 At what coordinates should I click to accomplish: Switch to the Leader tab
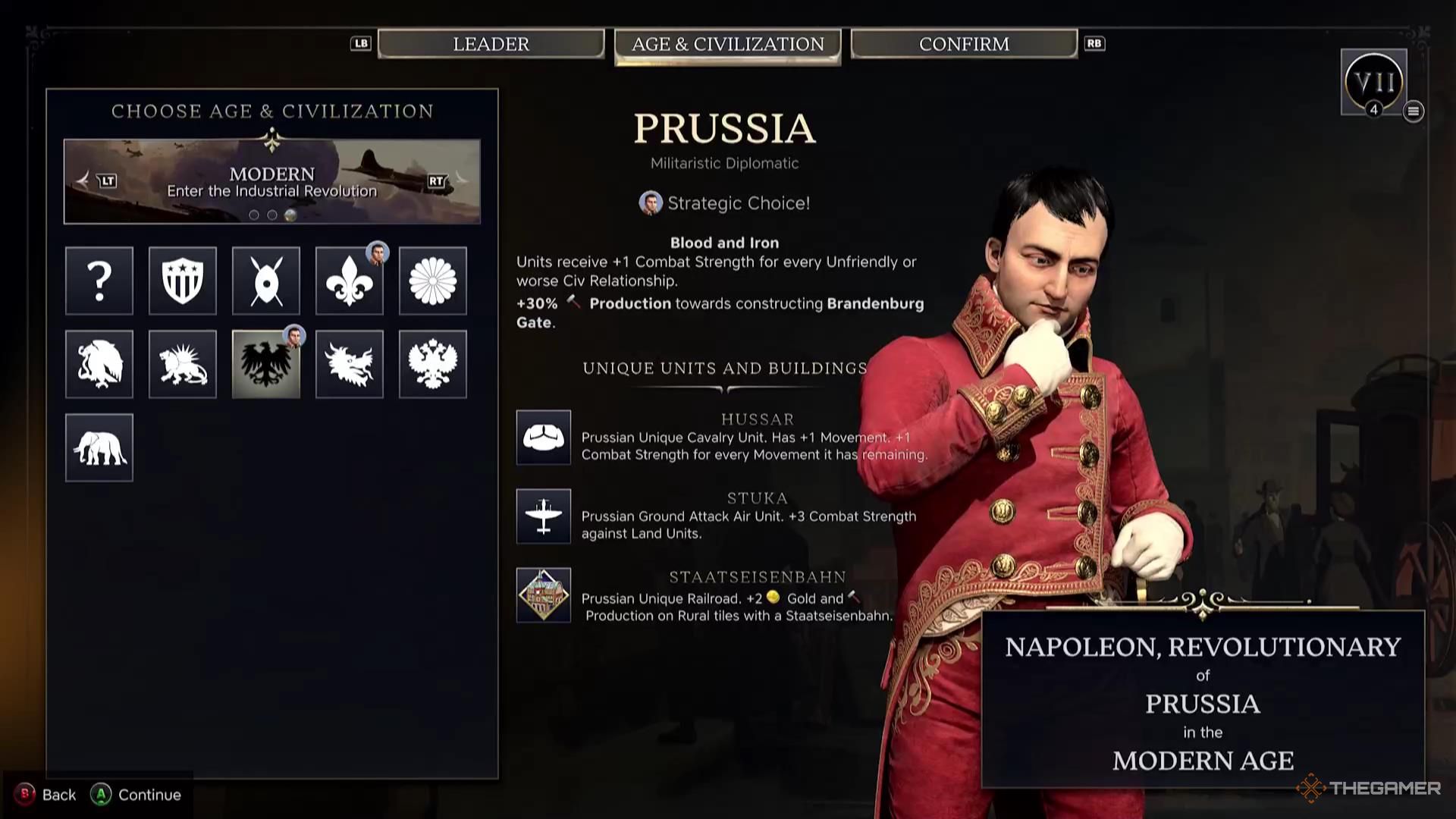491,44
